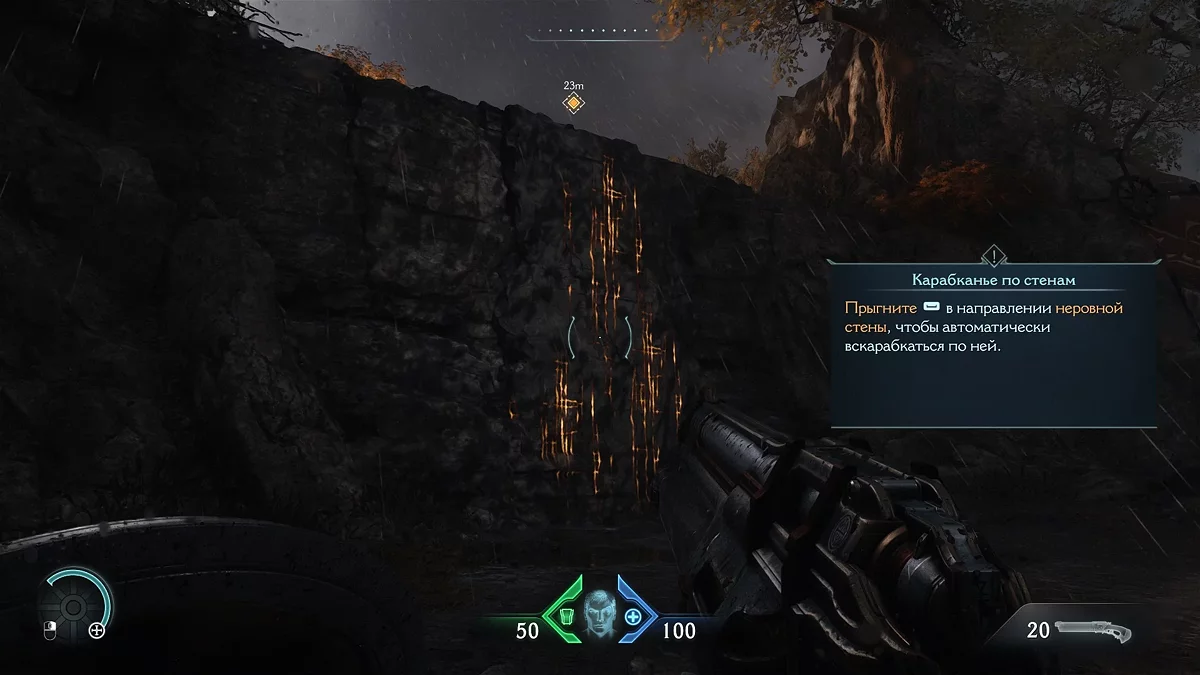The image size is (1200, 675).
Task: Select the character portrait in the HUD
Action: (599, 614)
